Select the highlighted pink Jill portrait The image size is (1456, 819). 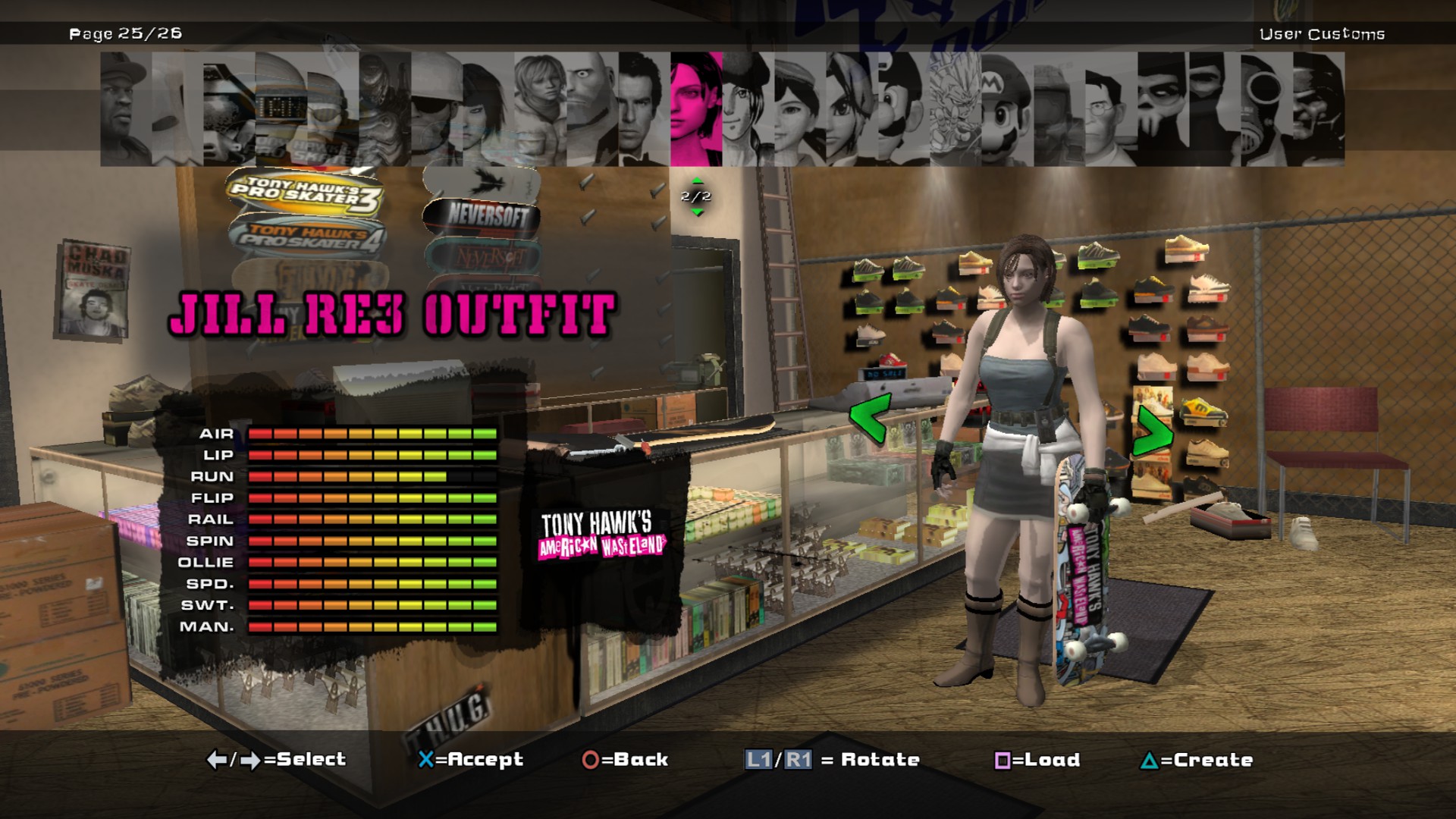click(x=696, y=108)
